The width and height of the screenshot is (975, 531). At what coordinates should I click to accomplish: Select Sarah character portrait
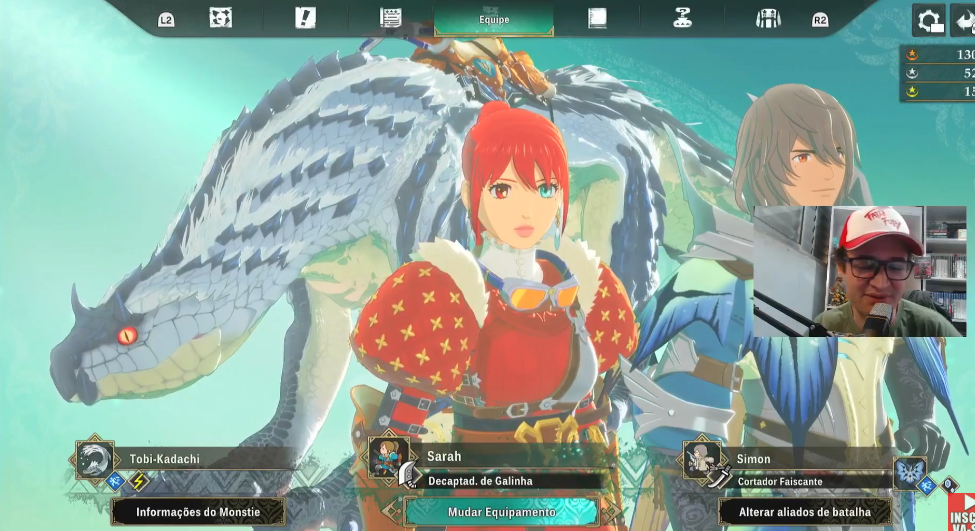pos(388,459)
